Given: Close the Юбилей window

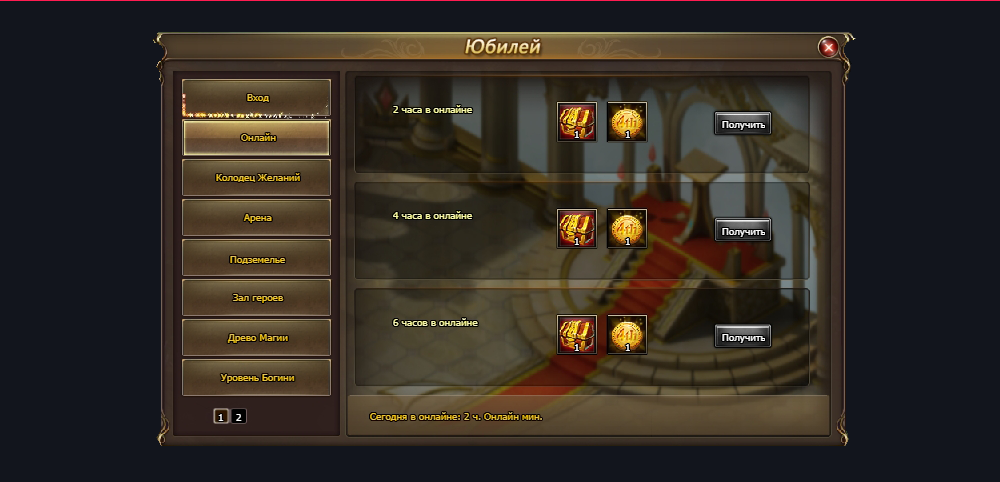Looking at the screenshot, I should [x=828, y=47].
